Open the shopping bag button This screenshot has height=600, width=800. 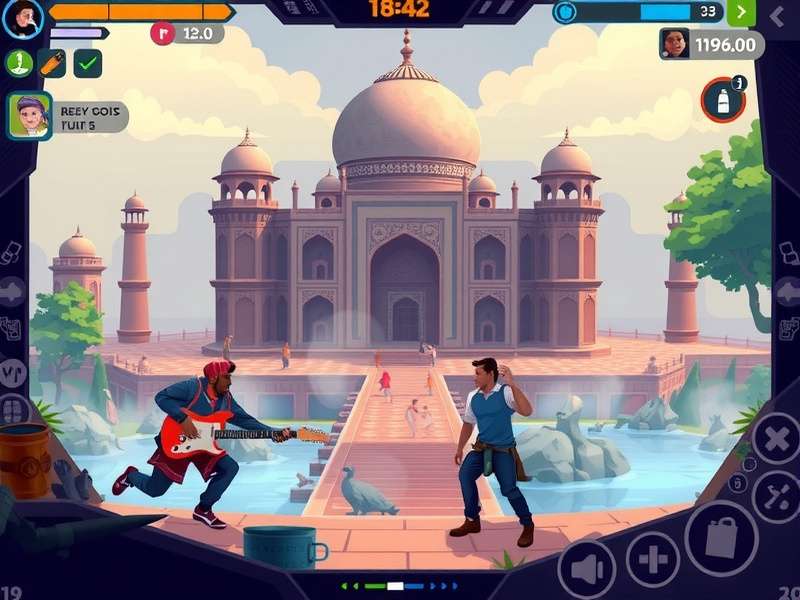click(x=721, y=538)
